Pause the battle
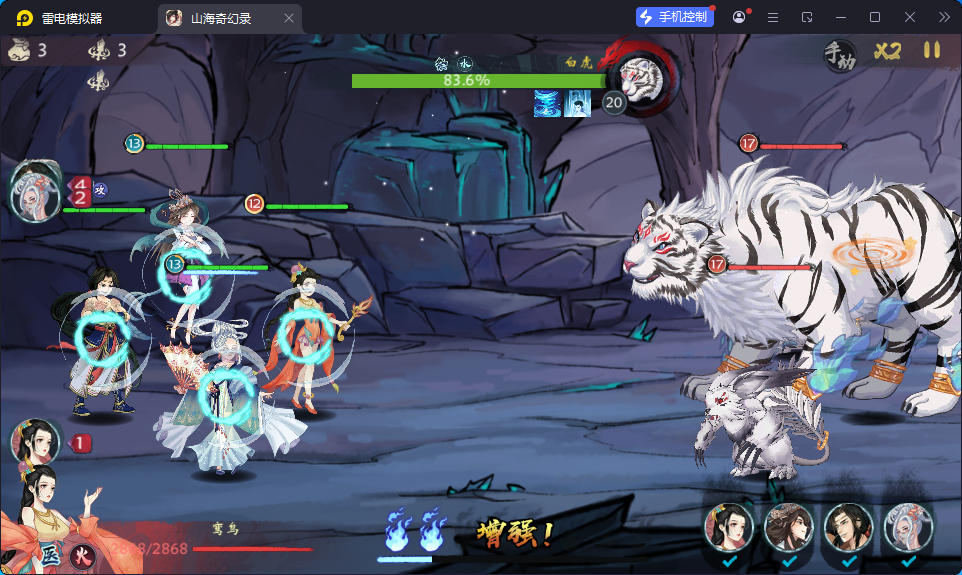Viewport: 962px width, 575px height. point(931,50)
